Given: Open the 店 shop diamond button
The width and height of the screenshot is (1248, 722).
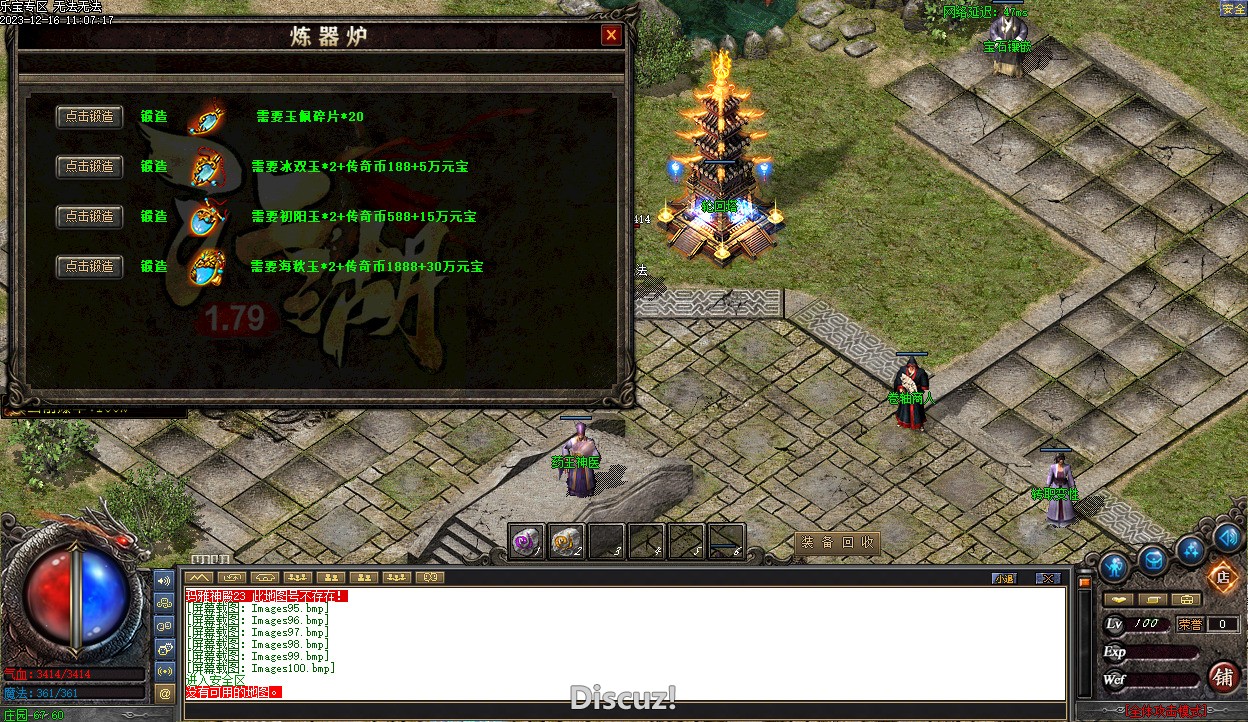Looking at the screenshot, I should click(x=1221, y=577).
